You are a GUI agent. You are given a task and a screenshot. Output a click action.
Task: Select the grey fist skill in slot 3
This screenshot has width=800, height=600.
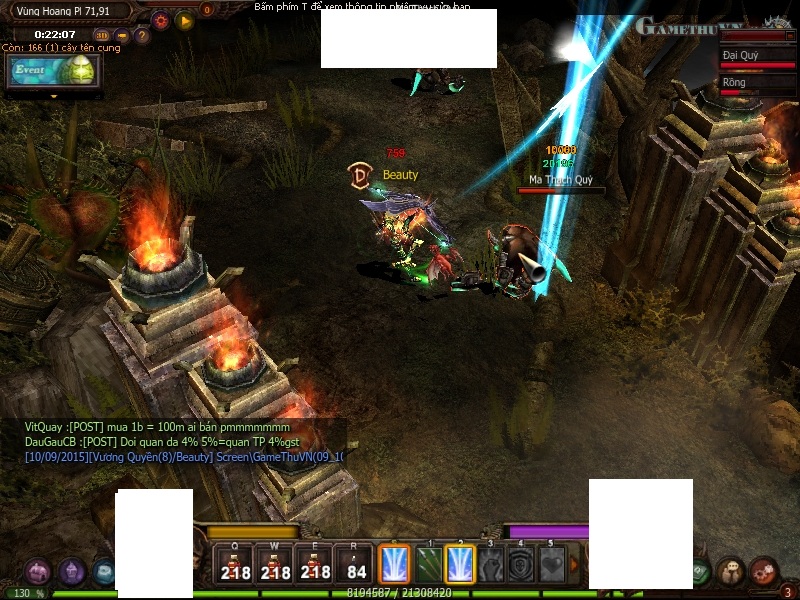492,565
